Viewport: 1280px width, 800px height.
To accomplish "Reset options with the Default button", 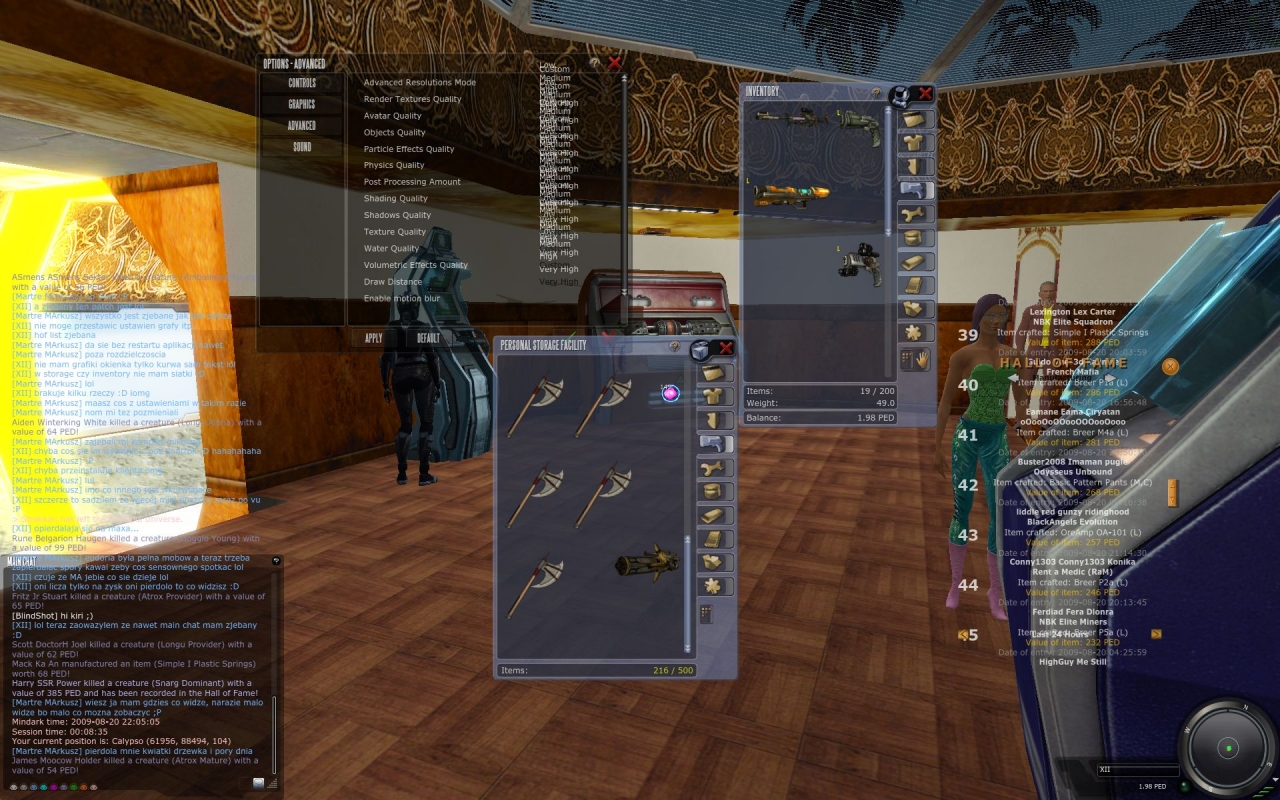I will coord(428,338).
